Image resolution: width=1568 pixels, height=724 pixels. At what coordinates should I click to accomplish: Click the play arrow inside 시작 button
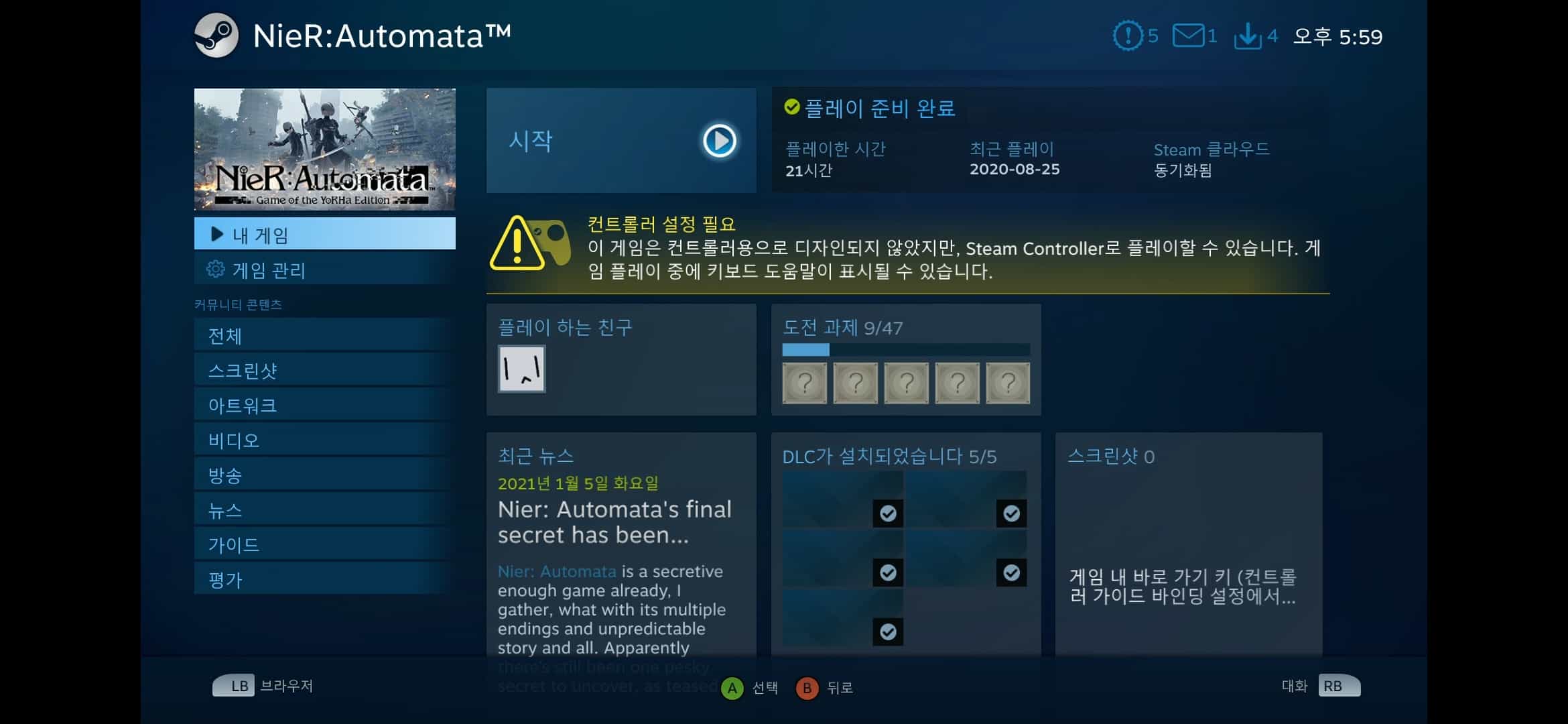pyautogui.click(x=718, y=140)
